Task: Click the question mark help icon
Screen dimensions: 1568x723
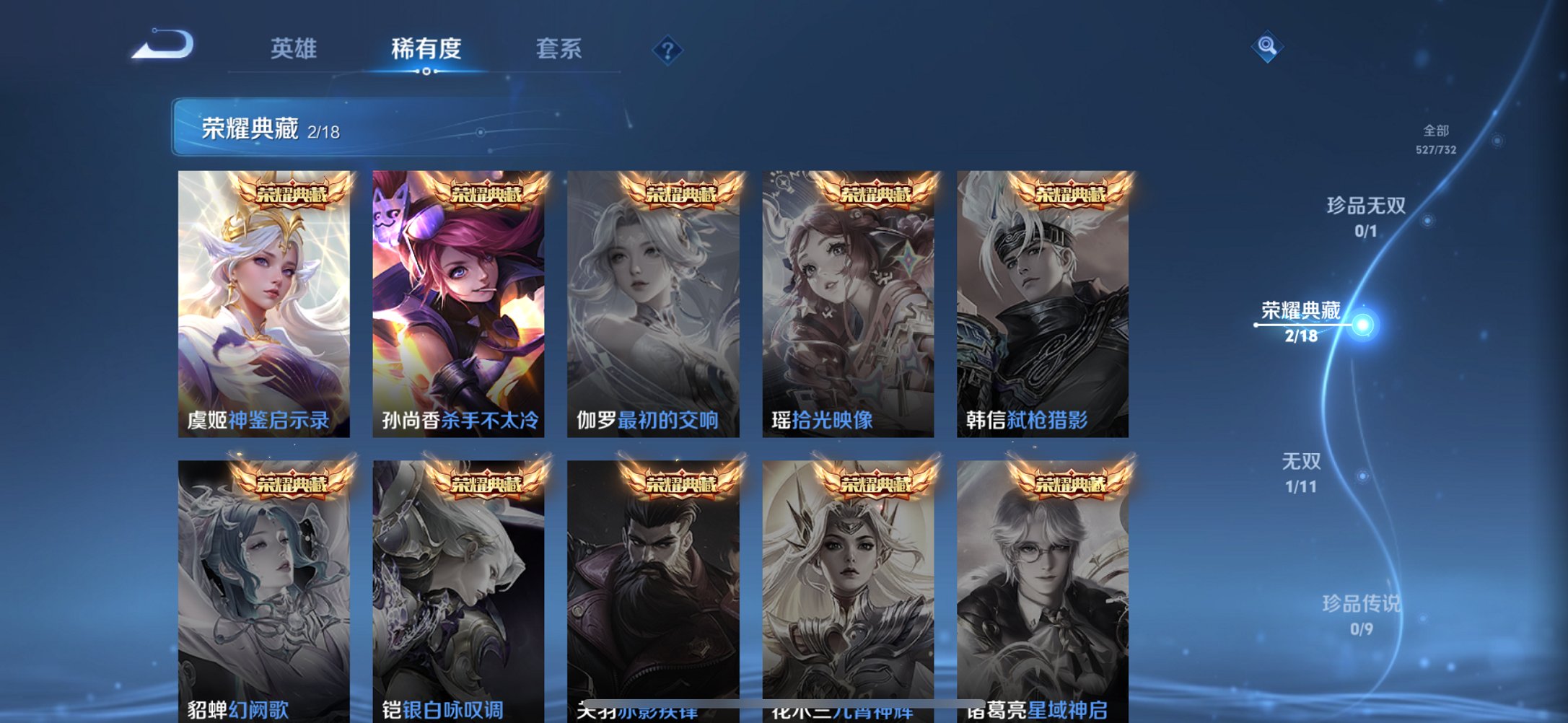Action: point(667,51)
